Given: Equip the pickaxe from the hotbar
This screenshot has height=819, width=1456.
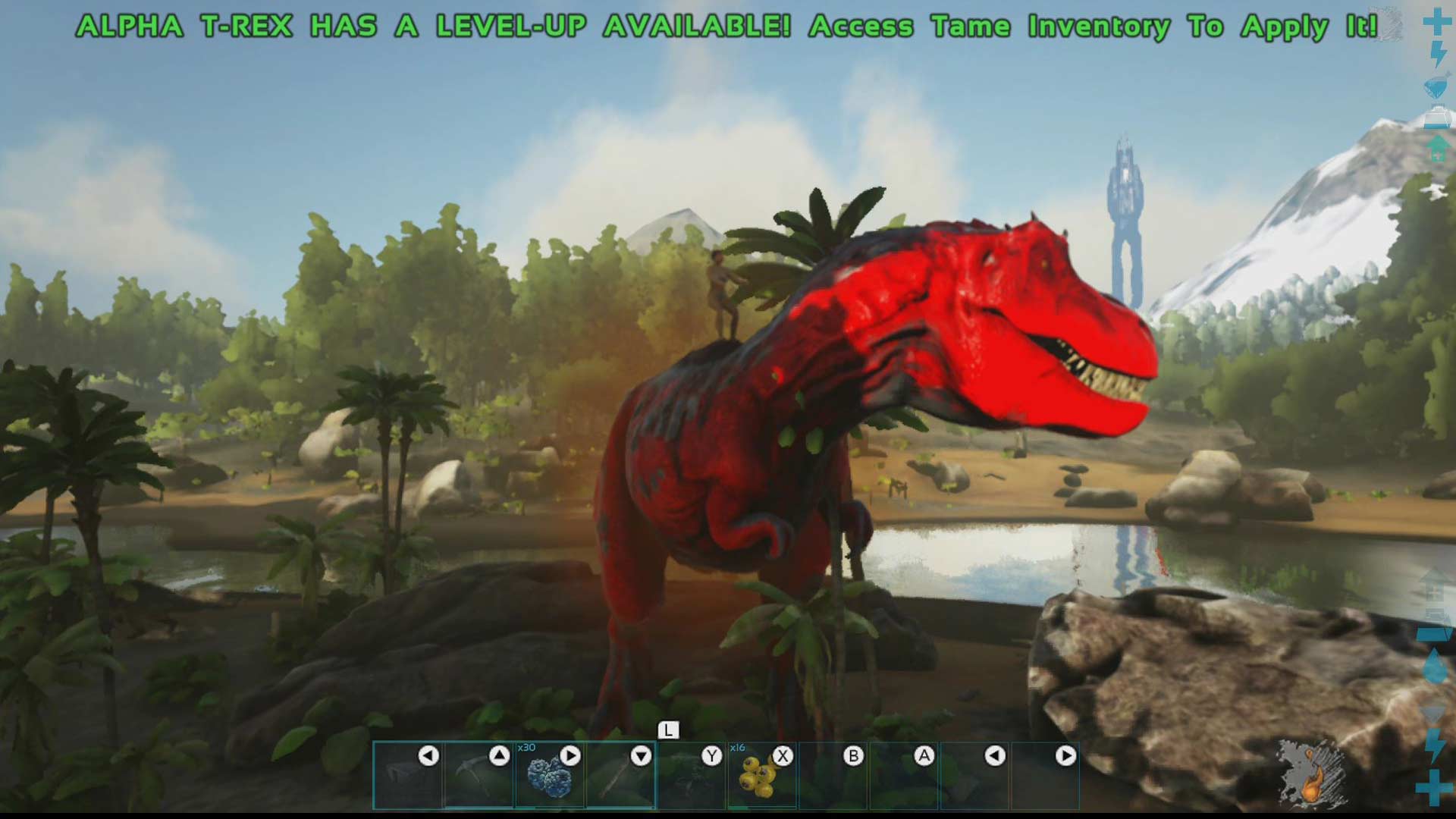Looking at the screenshot, I should [x=479, y=775].
